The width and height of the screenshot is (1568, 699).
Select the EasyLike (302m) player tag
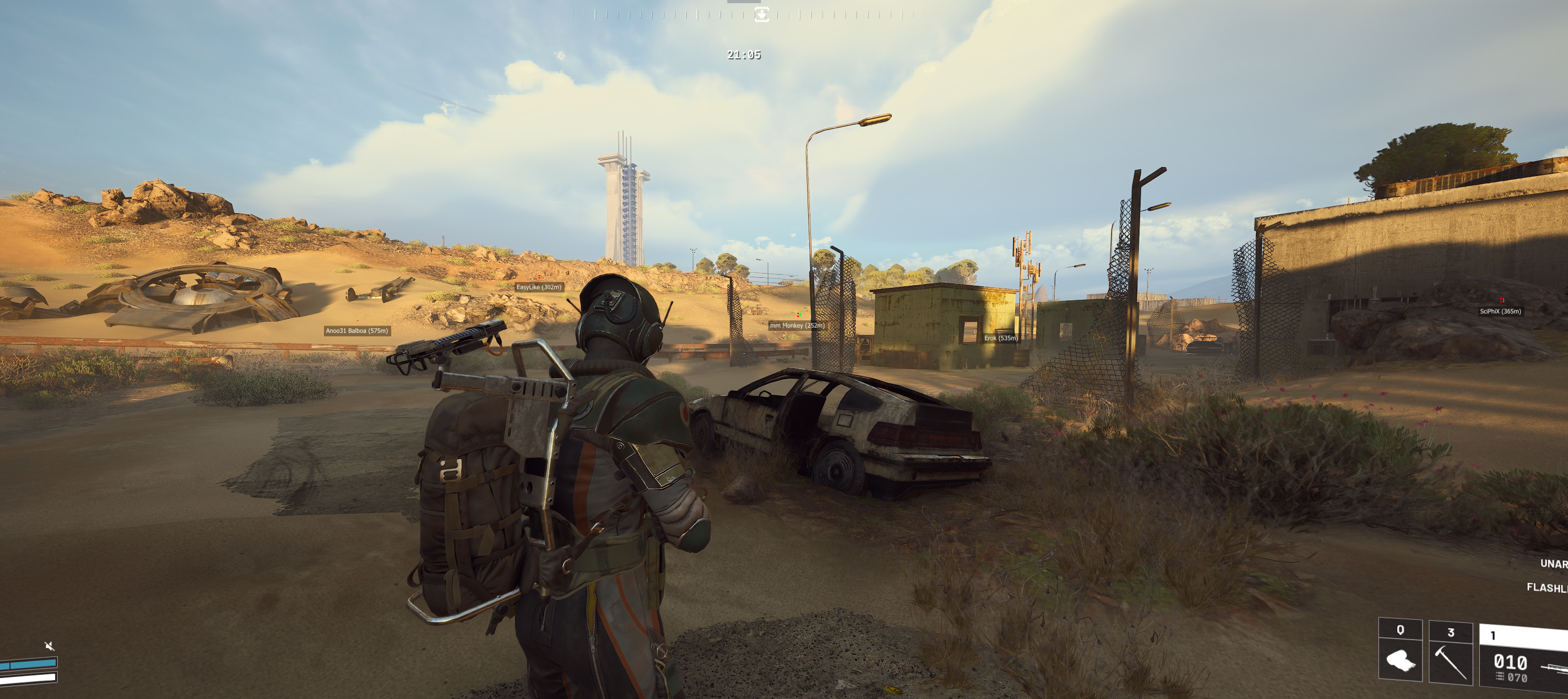coord(539,287)
